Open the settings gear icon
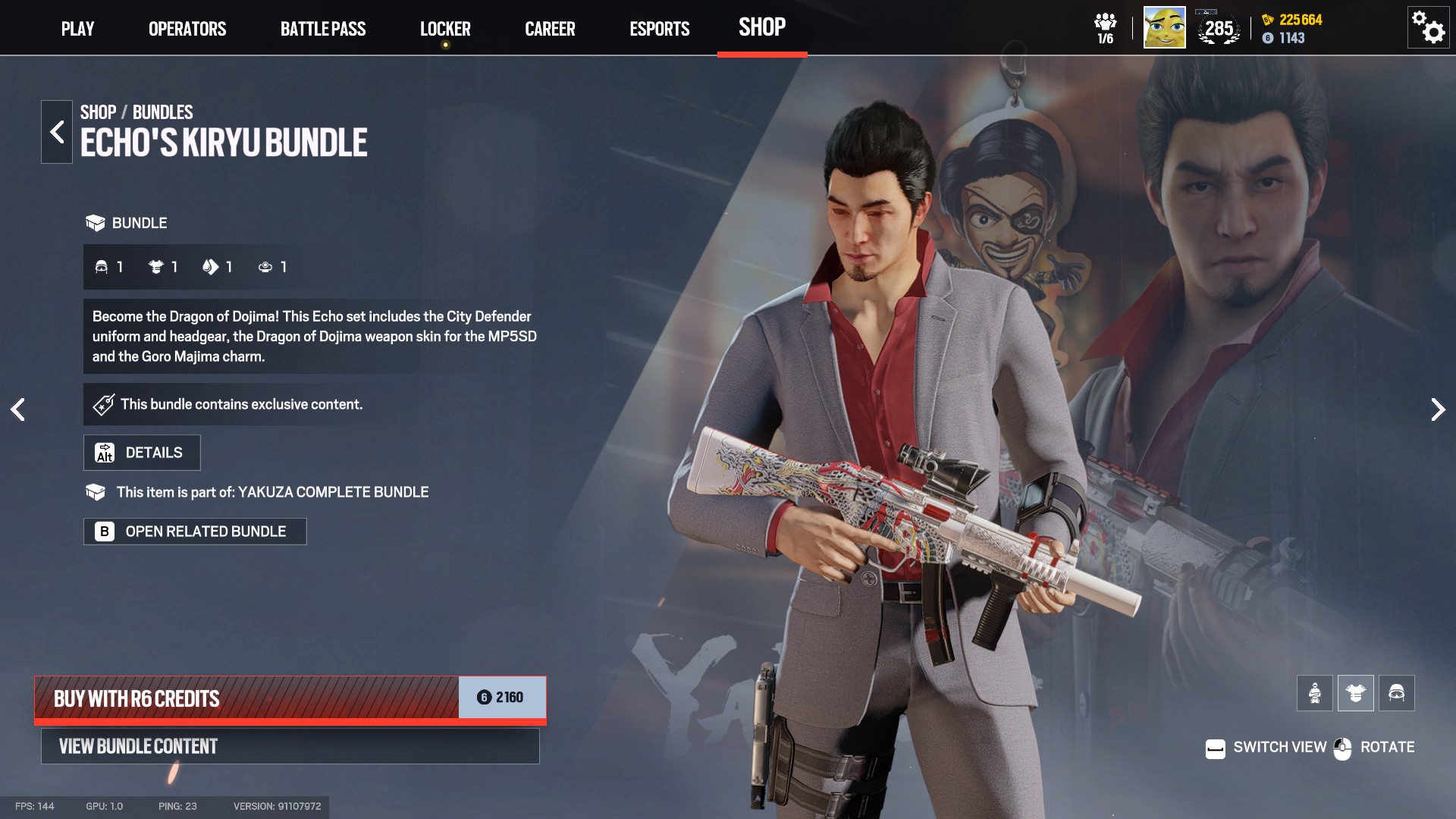The image size is (1456, 819). [x=1428, y=28]
